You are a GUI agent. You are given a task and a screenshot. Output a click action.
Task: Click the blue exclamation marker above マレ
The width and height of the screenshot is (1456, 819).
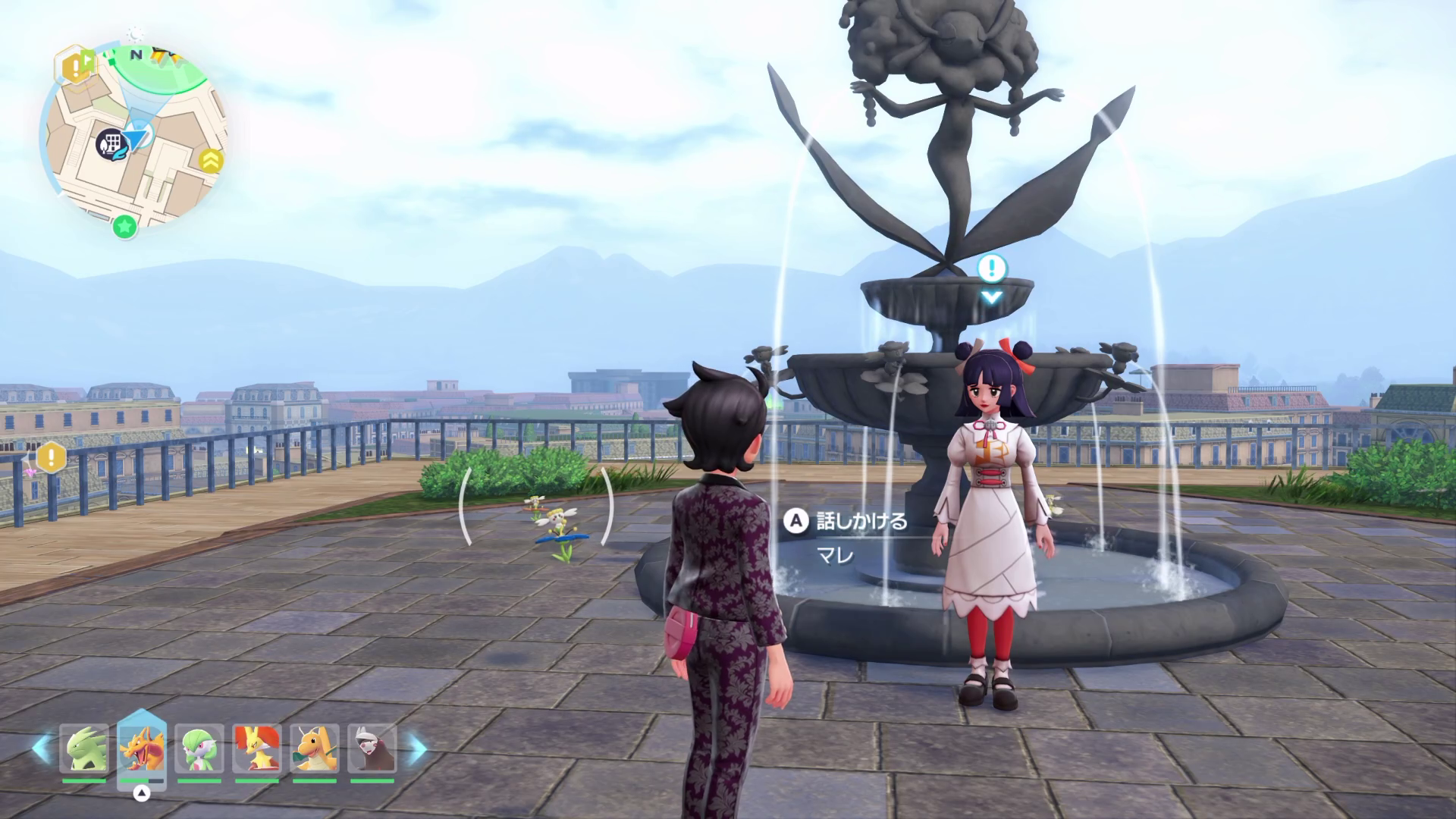click(x=991, y=268)
